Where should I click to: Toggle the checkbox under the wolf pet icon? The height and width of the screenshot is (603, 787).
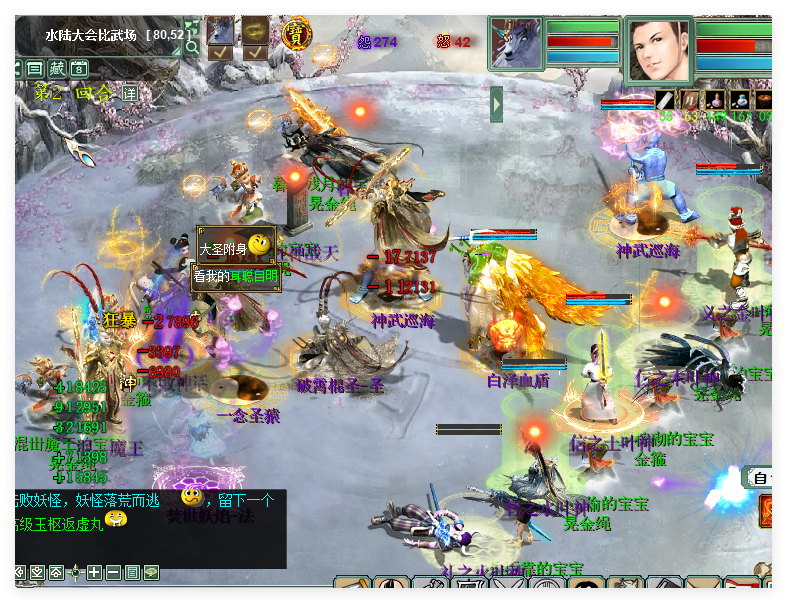click(x=220, y=52)
